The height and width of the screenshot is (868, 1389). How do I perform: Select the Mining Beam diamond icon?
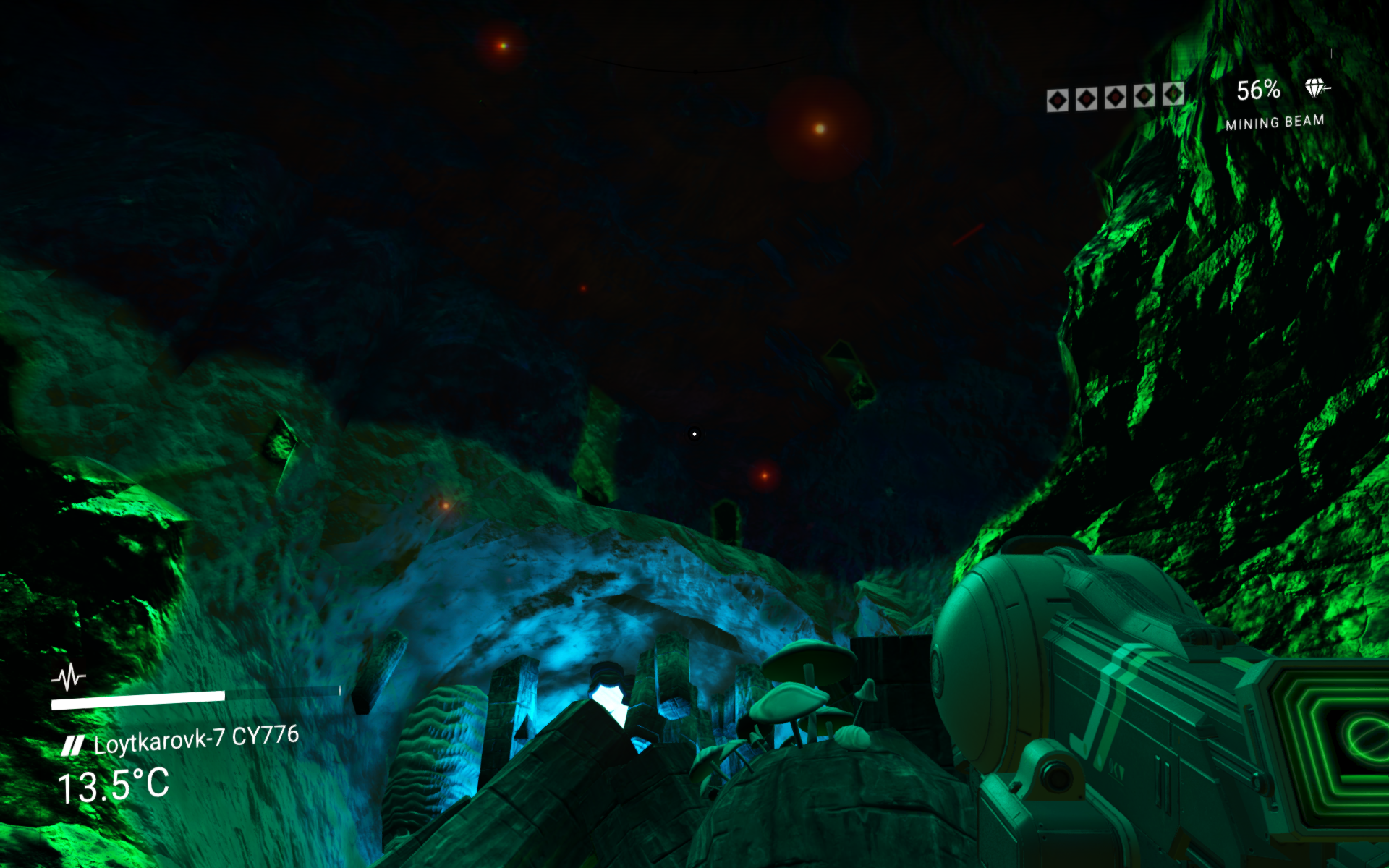tap(1317, 88)
